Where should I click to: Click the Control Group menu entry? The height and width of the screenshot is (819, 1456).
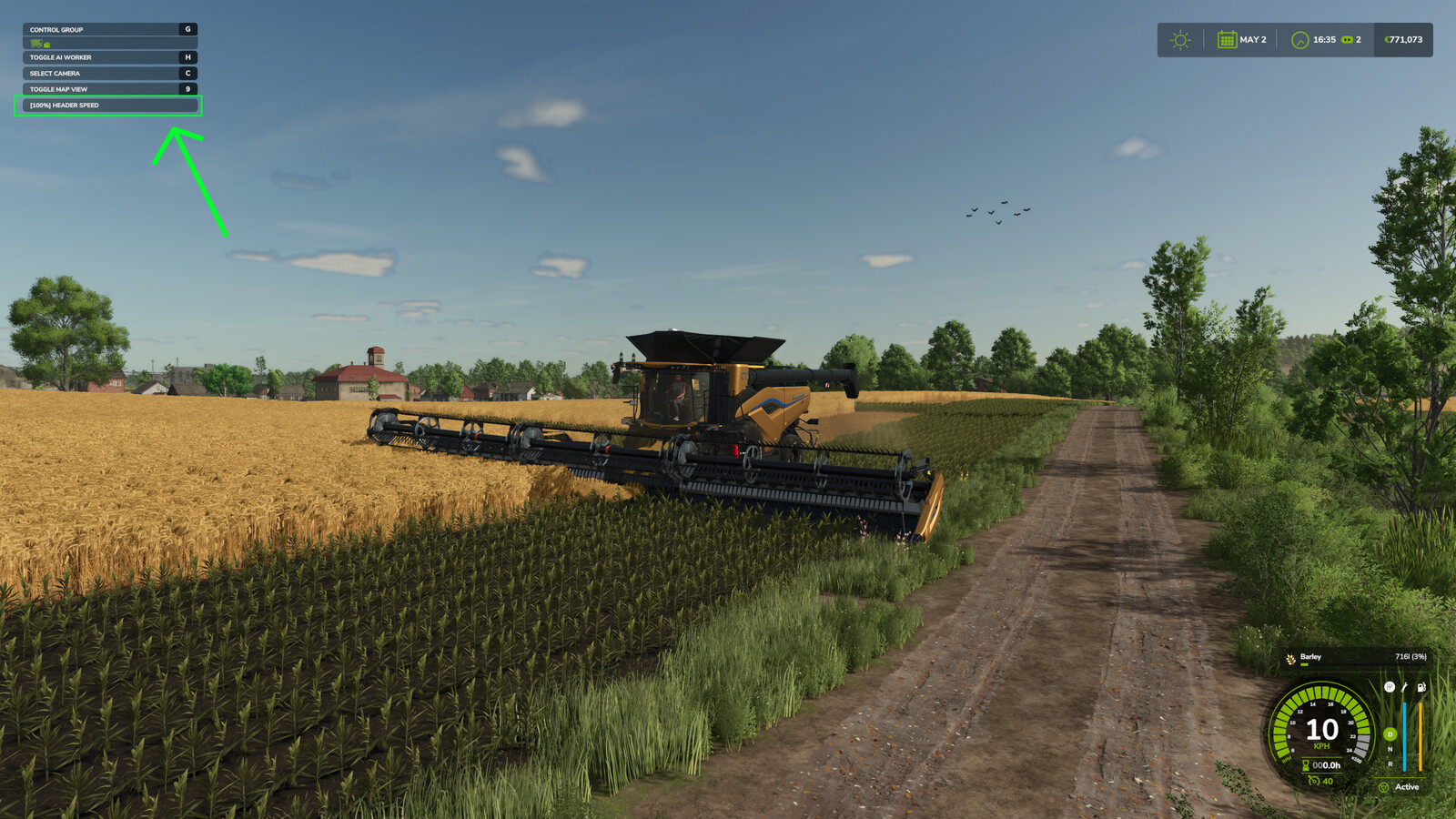[x=108, y=28]
